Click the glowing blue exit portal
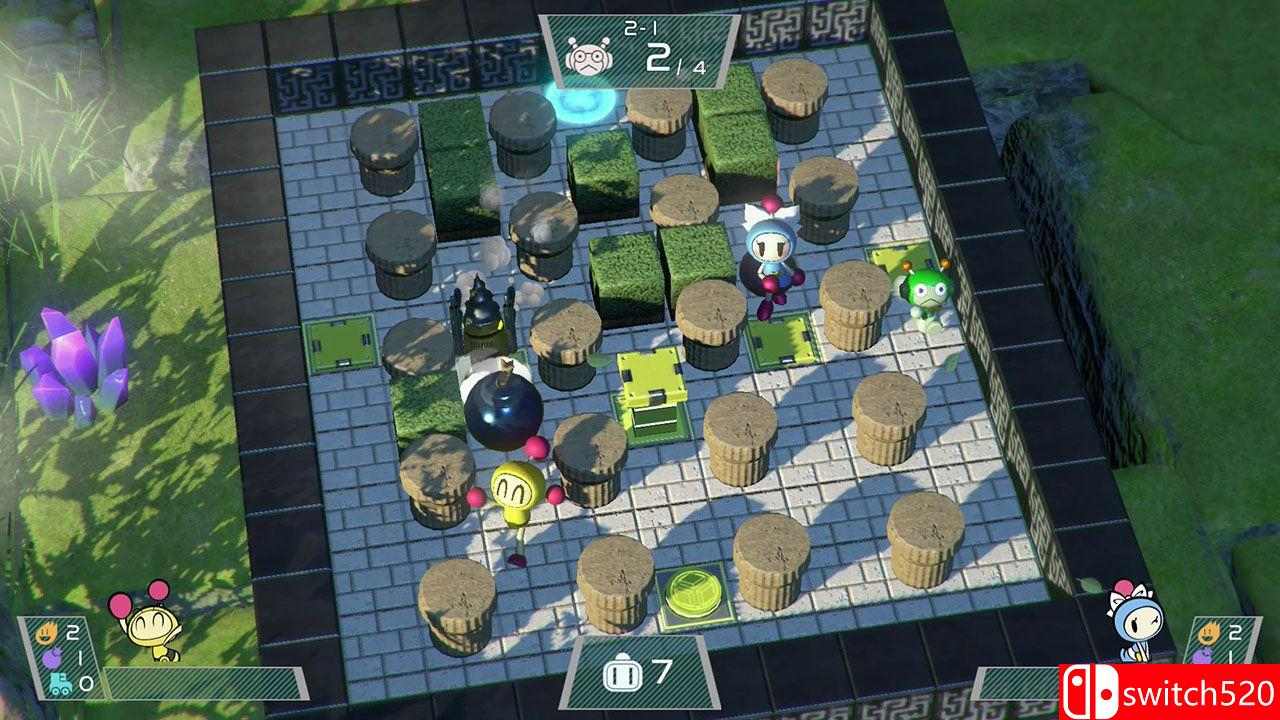This screenshot has height=720, width=1280. 576,105
